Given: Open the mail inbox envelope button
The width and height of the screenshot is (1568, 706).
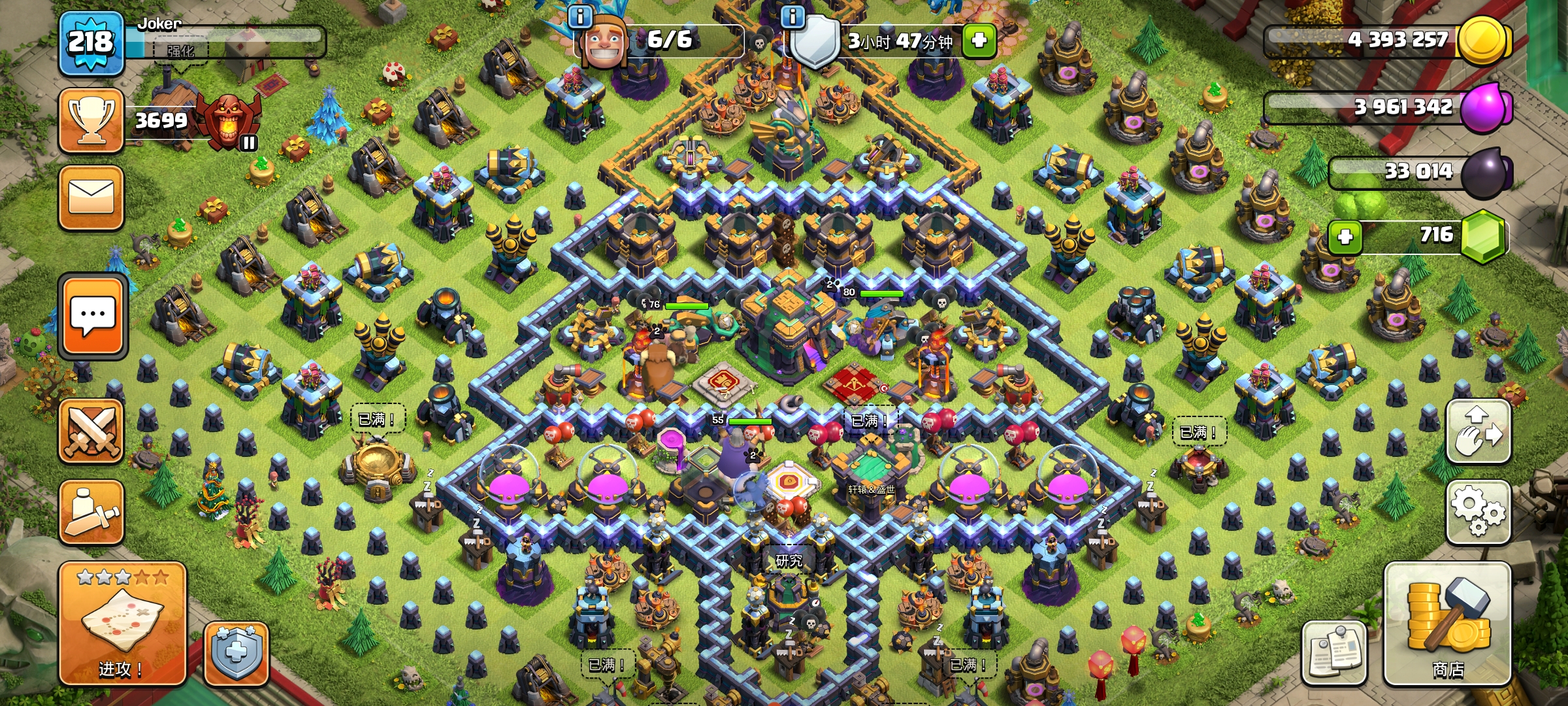Looking at the screenshot, I should [x=91, y=197].
